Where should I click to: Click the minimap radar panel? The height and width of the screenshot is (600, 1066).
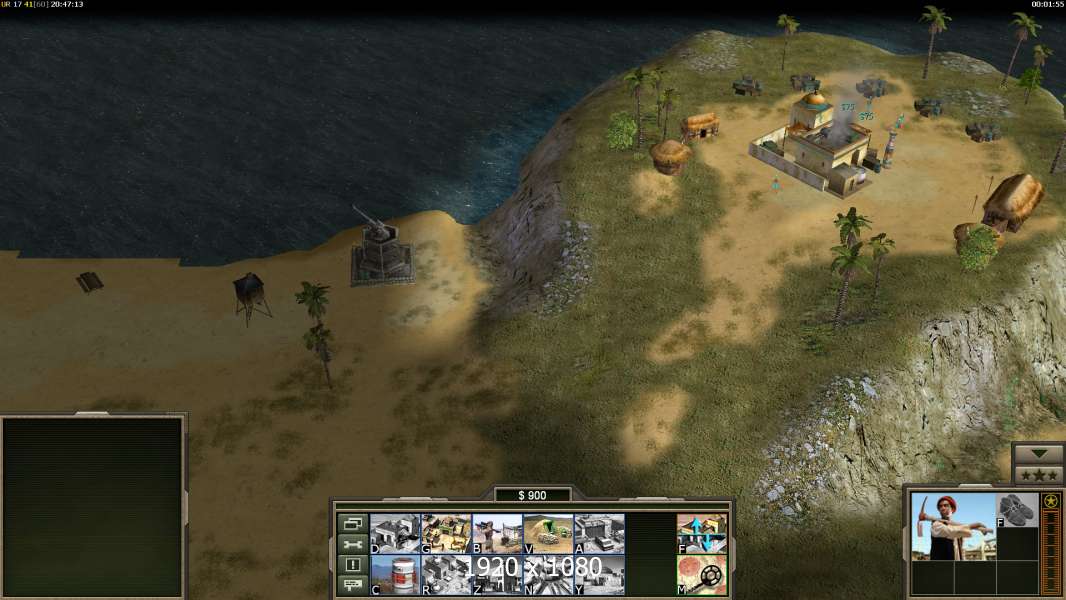pos(93,507)
